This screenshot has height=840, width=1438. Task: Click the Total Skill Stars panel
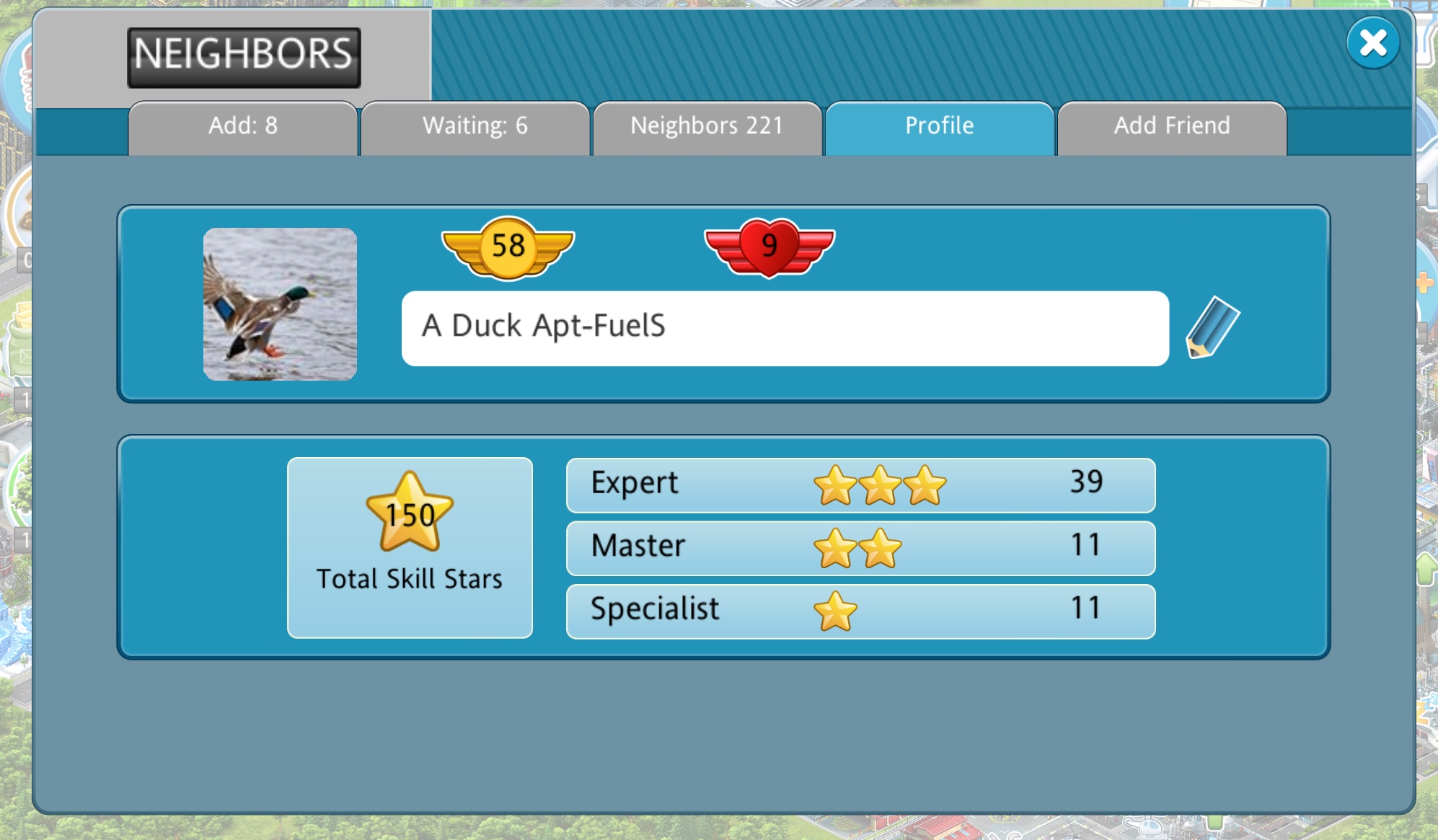point(410,547)
